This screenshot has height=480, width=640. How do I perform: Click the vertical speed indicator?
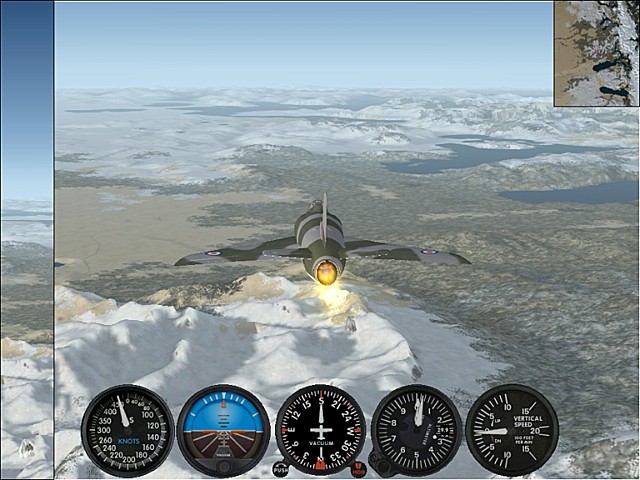[511, 430]
